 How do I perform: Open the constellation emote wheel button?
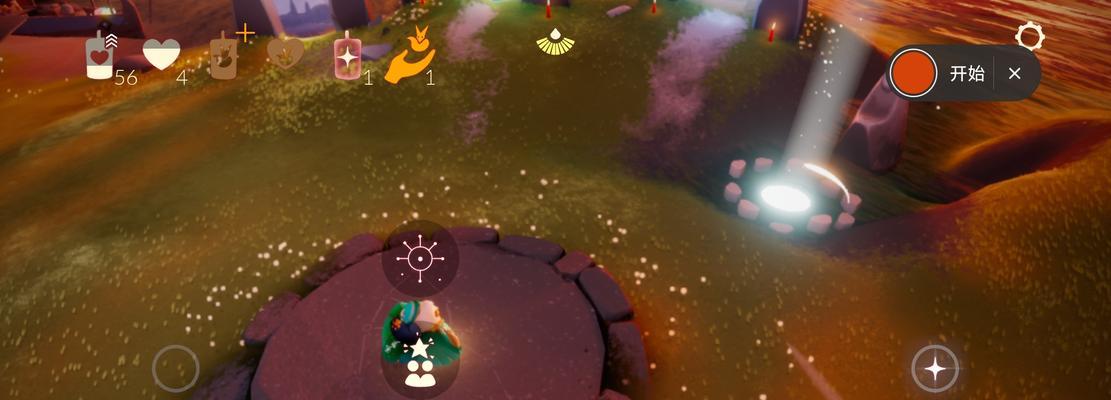420,259
